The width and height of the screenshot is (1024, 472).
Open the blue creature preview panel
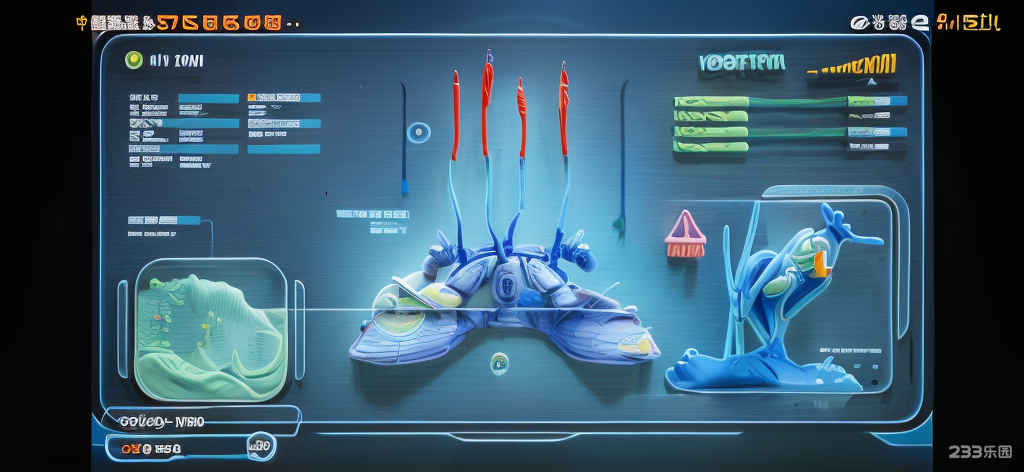(x=785, y=296)
